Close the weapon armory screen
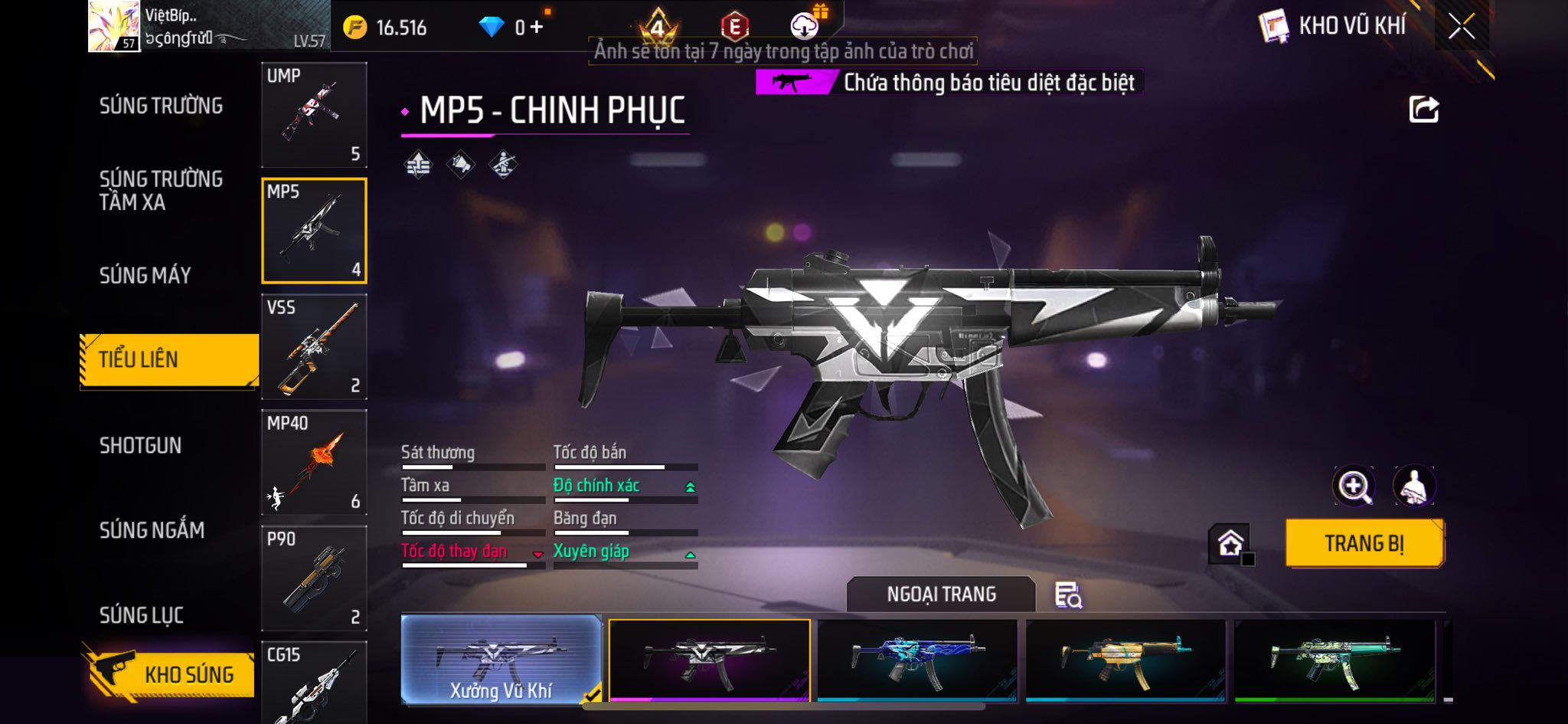The height and width of the screenshot is (724, 1568). tap(1461, 27)
